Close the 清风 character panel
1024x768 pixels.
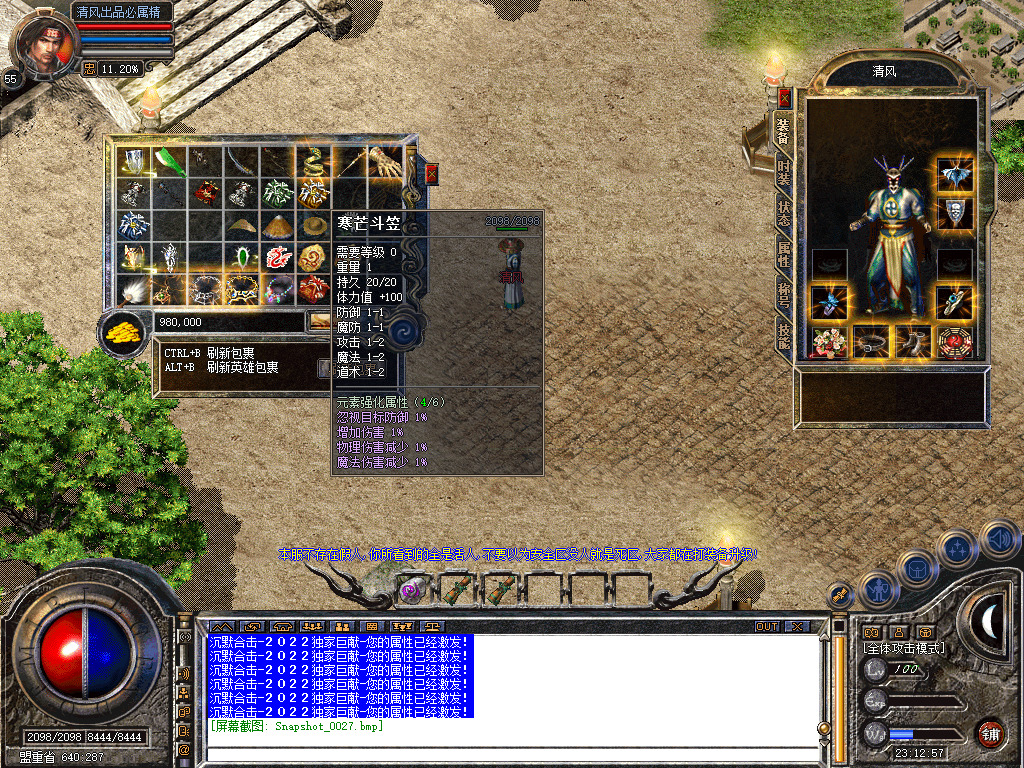click(785, 98)
